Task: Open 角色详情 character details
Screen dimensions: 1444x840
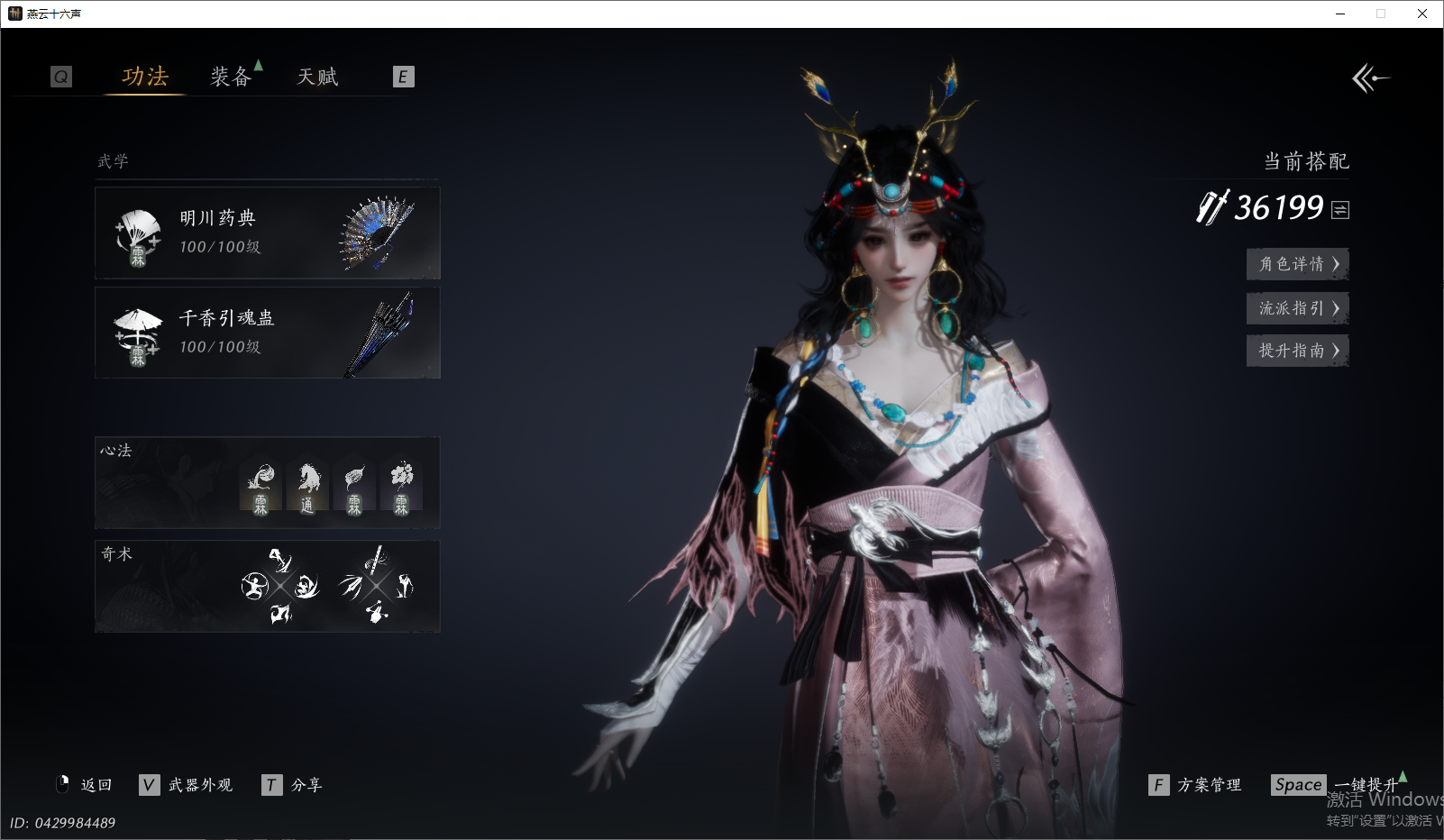Action: (x=1297, y=264)
